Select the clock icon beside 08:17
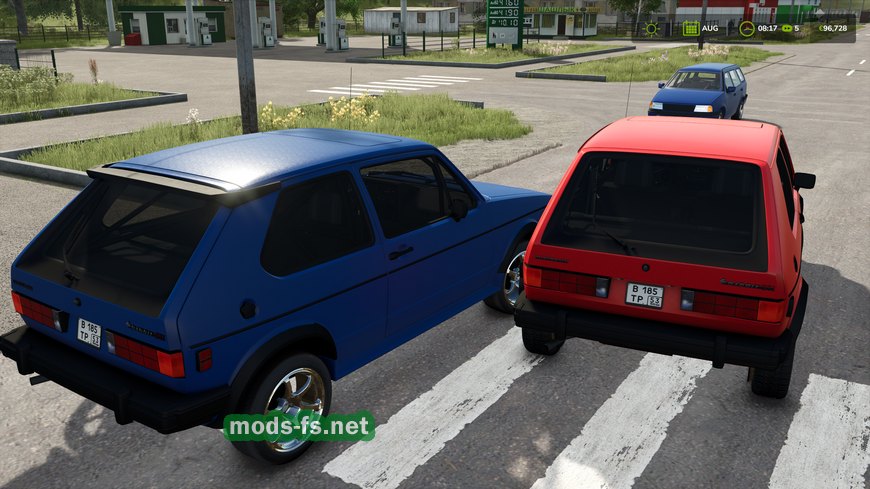 coord(746,28)
